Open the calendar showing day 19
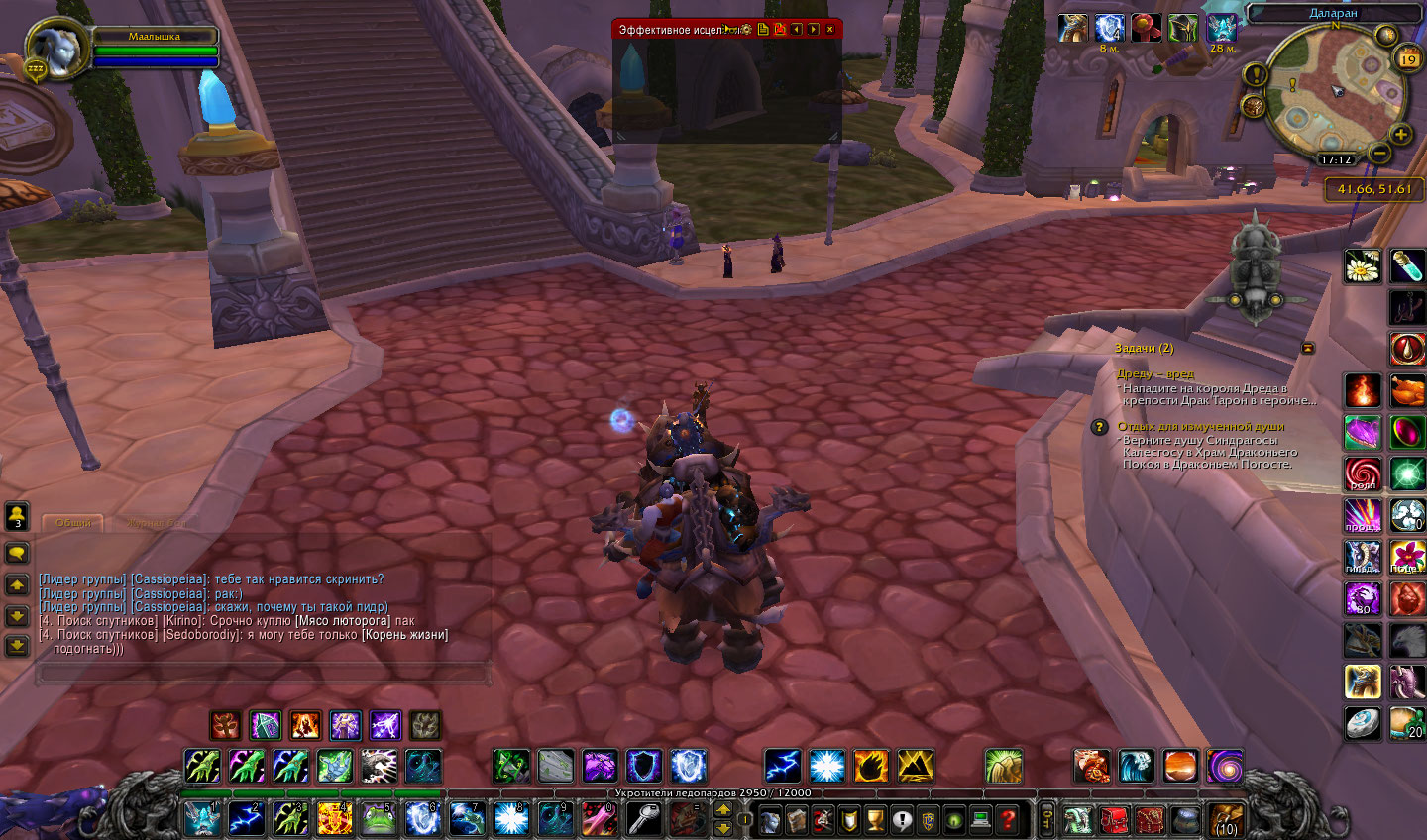Screen dimensions: 1427x840 [x=1408, y=59]
